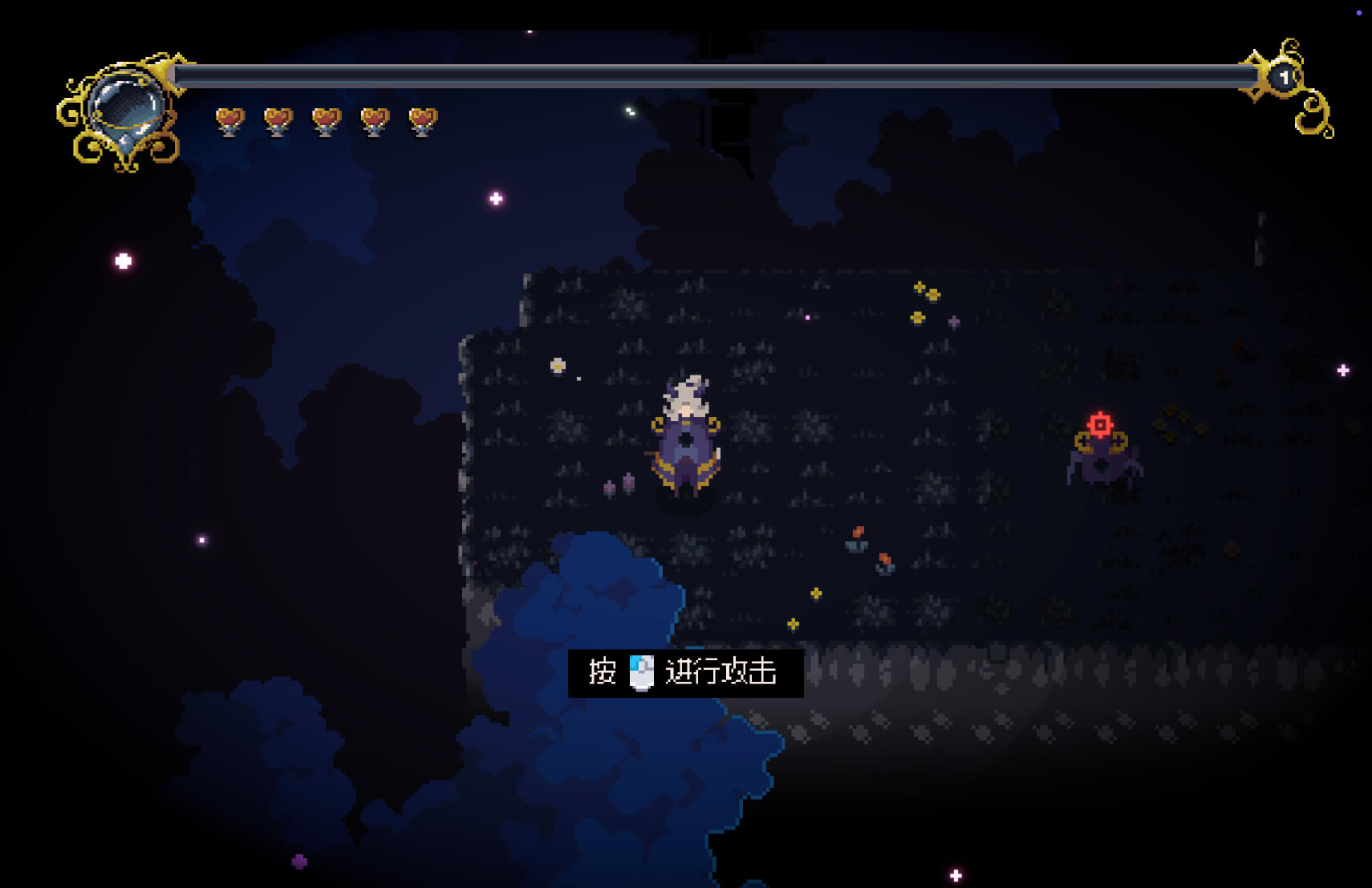
Task: Click the red flower pickup below the player
Action: pos(858,536)
